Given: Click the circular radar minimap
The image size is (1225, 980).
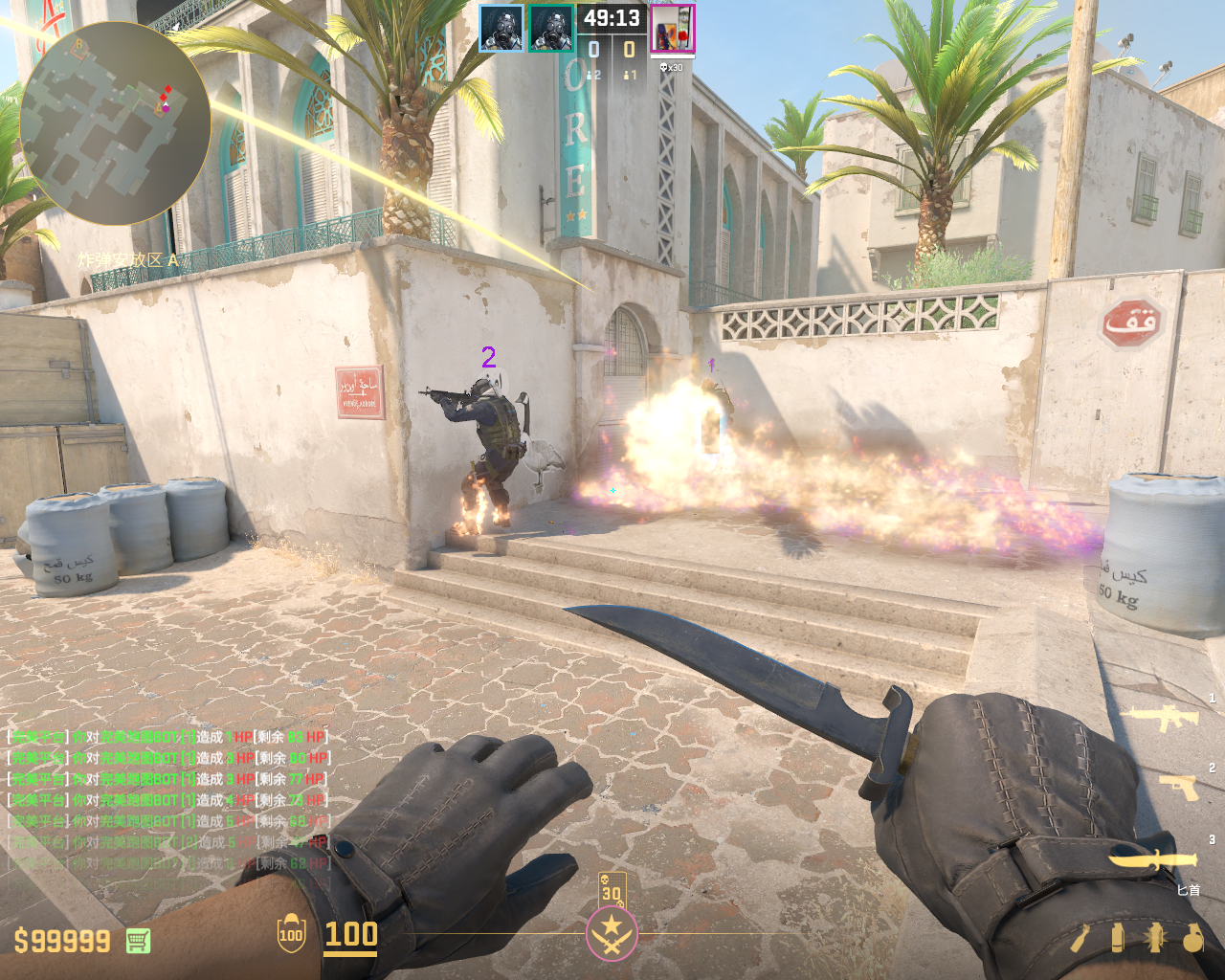Looking at the screenshot, I should pos(115,122).
